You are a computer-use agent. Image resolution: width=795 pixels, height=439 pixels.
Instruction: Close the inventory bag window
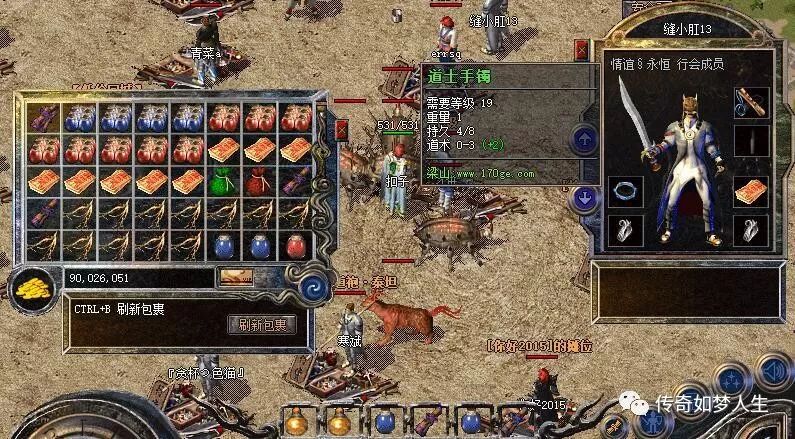click(341, 130)
